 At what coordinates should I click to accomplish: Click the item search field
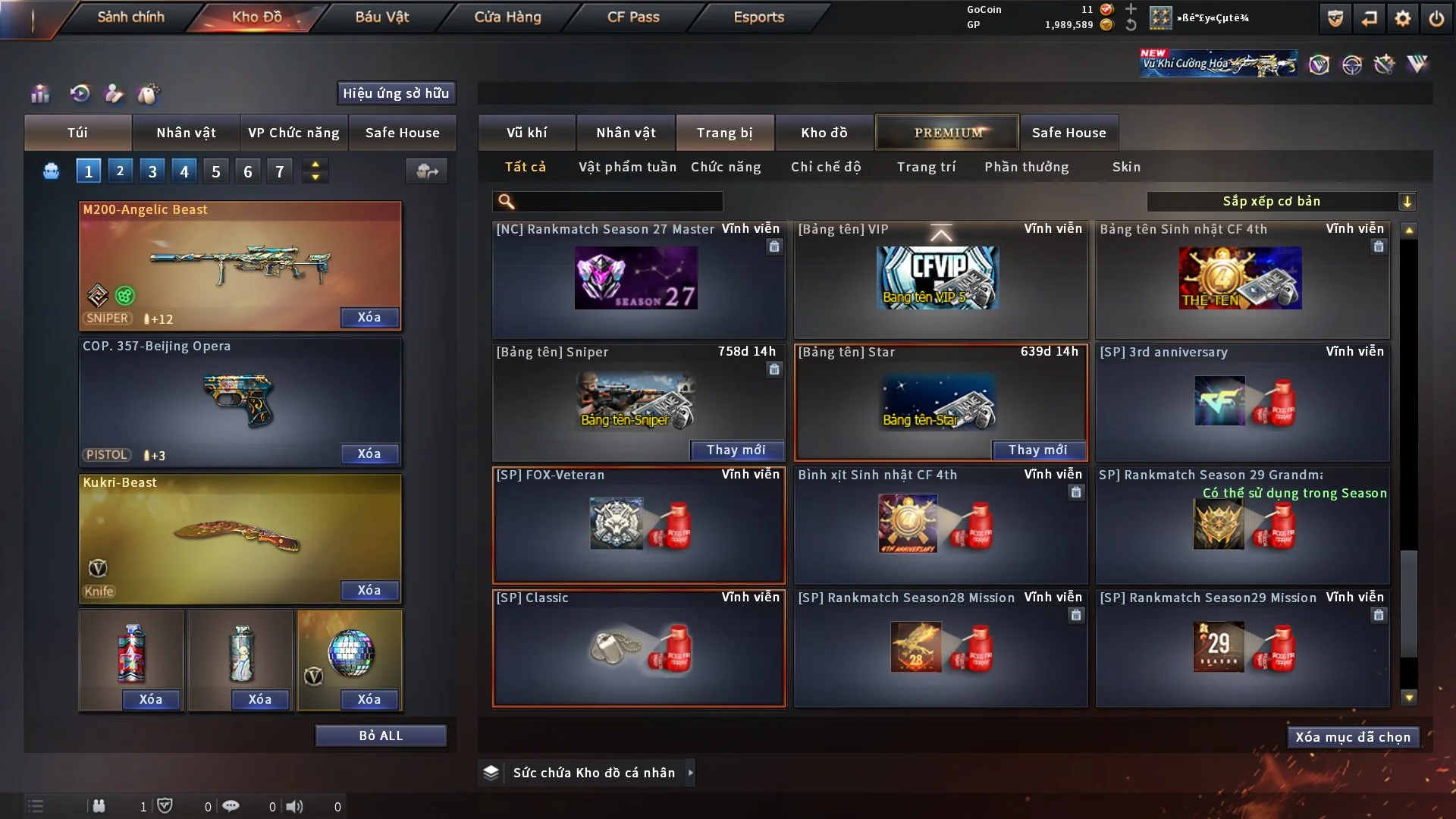(618, 202)
